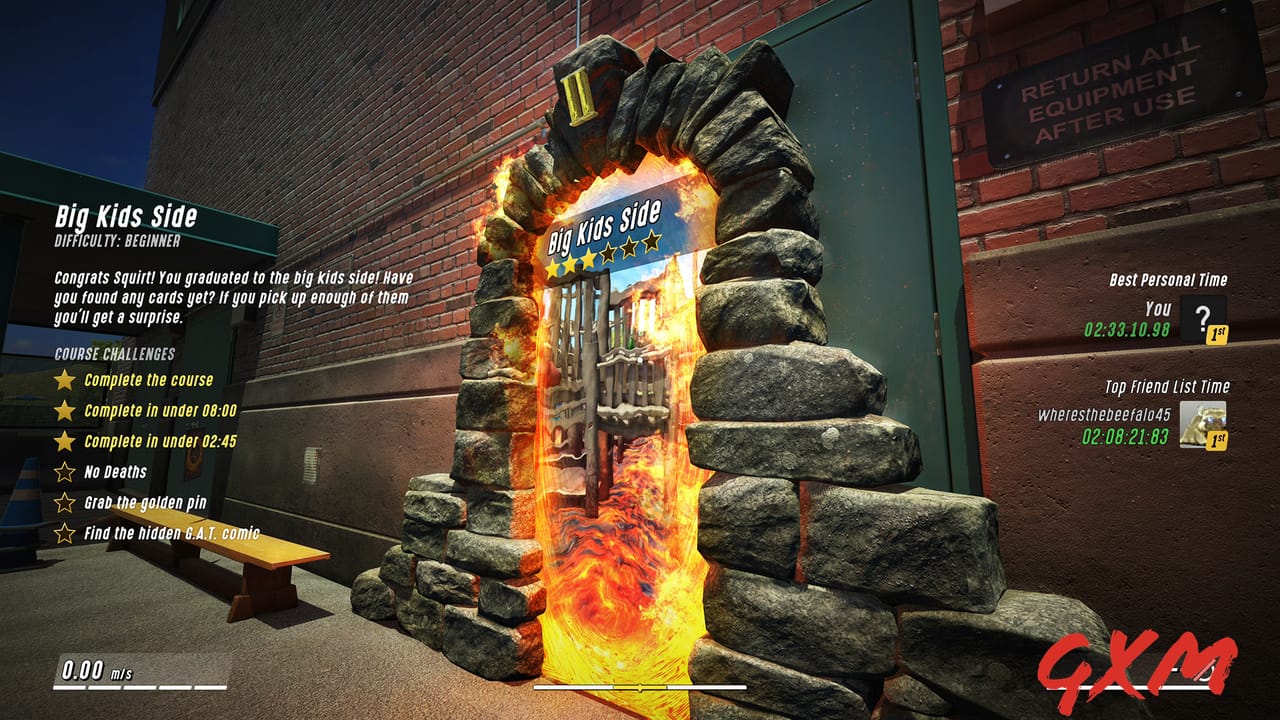
Task: Click your best time 02:33.10.98
Action: [1127, 329]
